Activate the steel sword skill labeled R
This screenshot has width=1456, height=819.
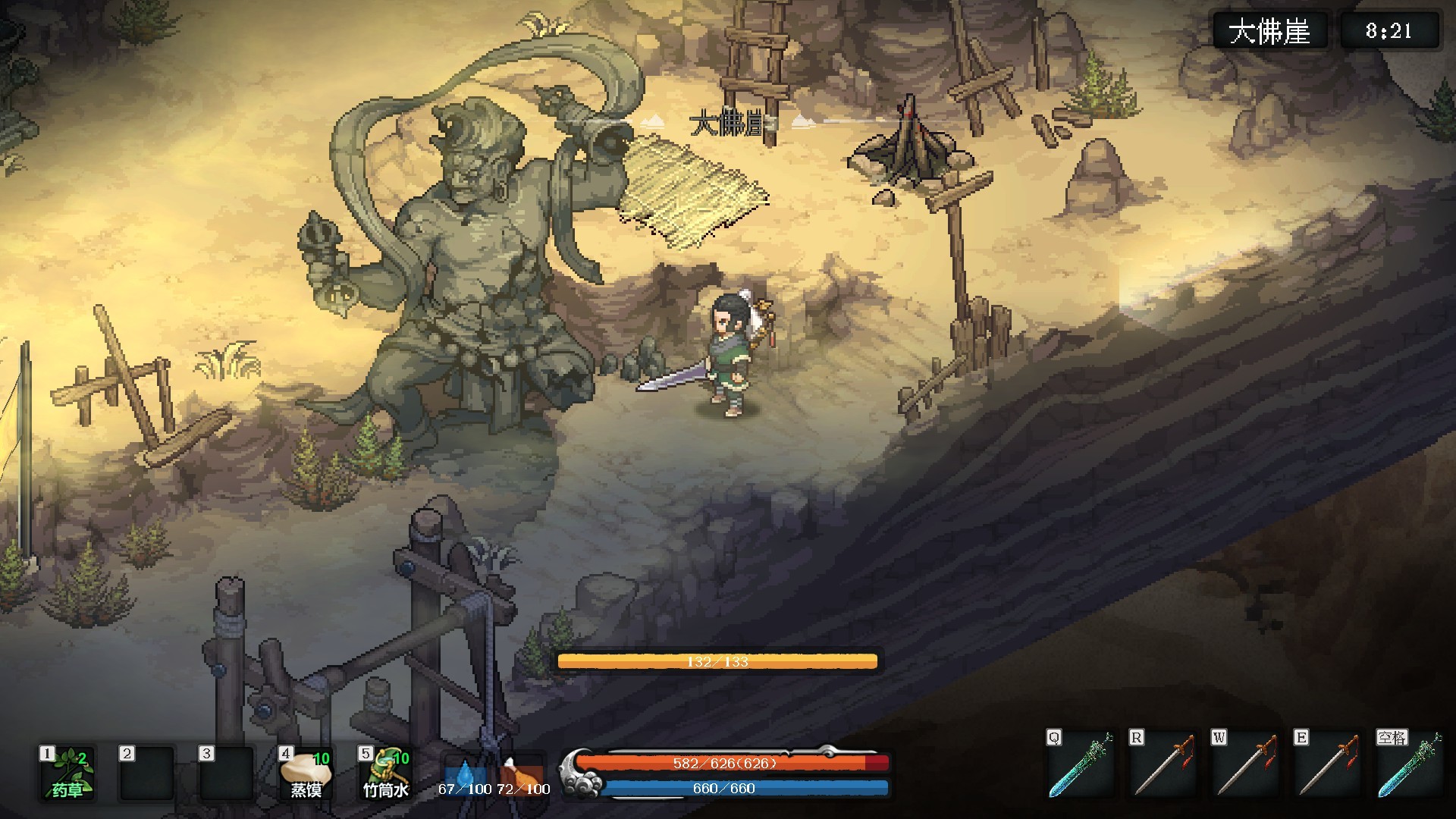tap(1163, 765)
